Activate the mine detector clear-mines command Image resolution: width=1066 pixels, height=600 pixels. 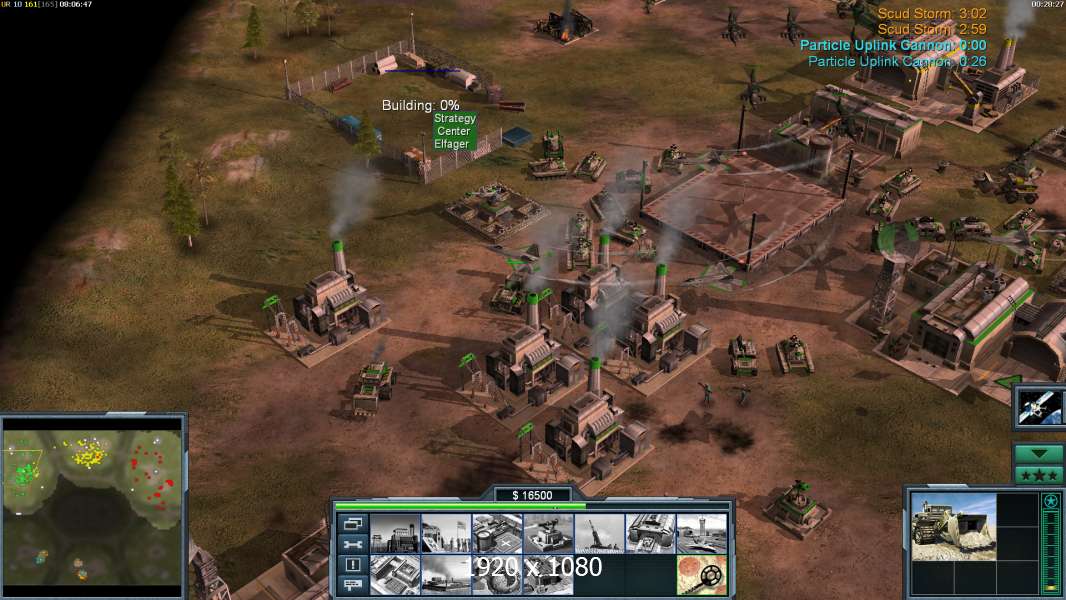(x=701, y=574)
